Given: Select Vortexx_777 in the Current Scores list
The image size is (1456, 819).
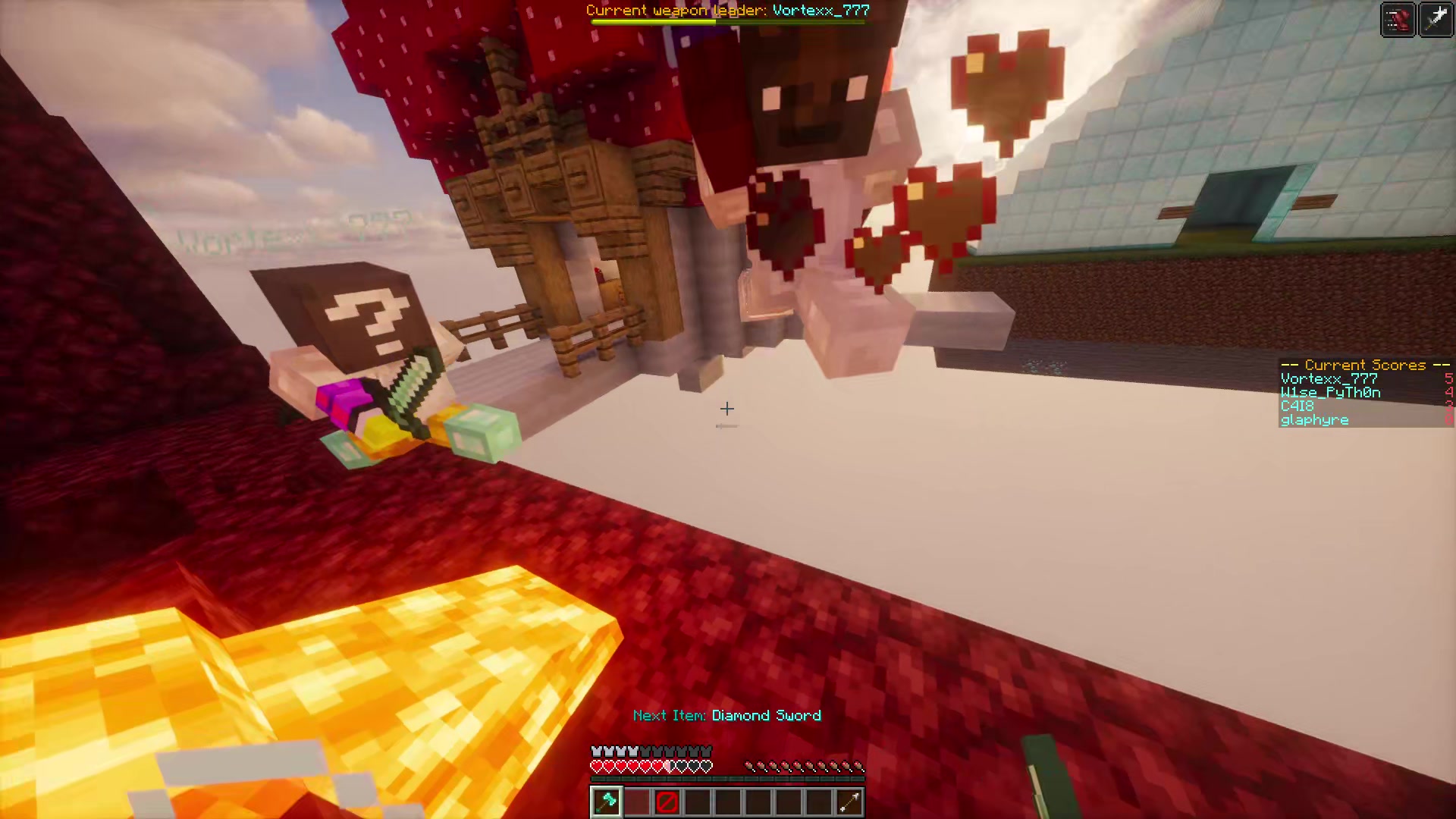Looking at the screenshot, I should (x=1329, y=378).
